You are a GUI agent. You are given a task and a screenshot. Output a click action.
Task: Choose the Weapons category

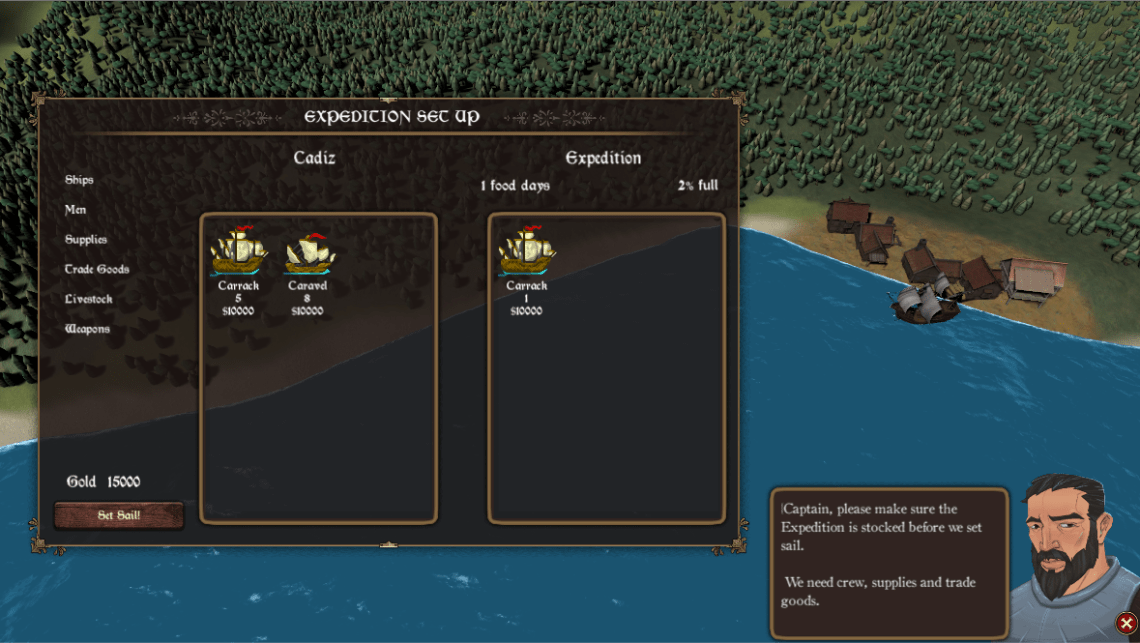tap(87, 329)
